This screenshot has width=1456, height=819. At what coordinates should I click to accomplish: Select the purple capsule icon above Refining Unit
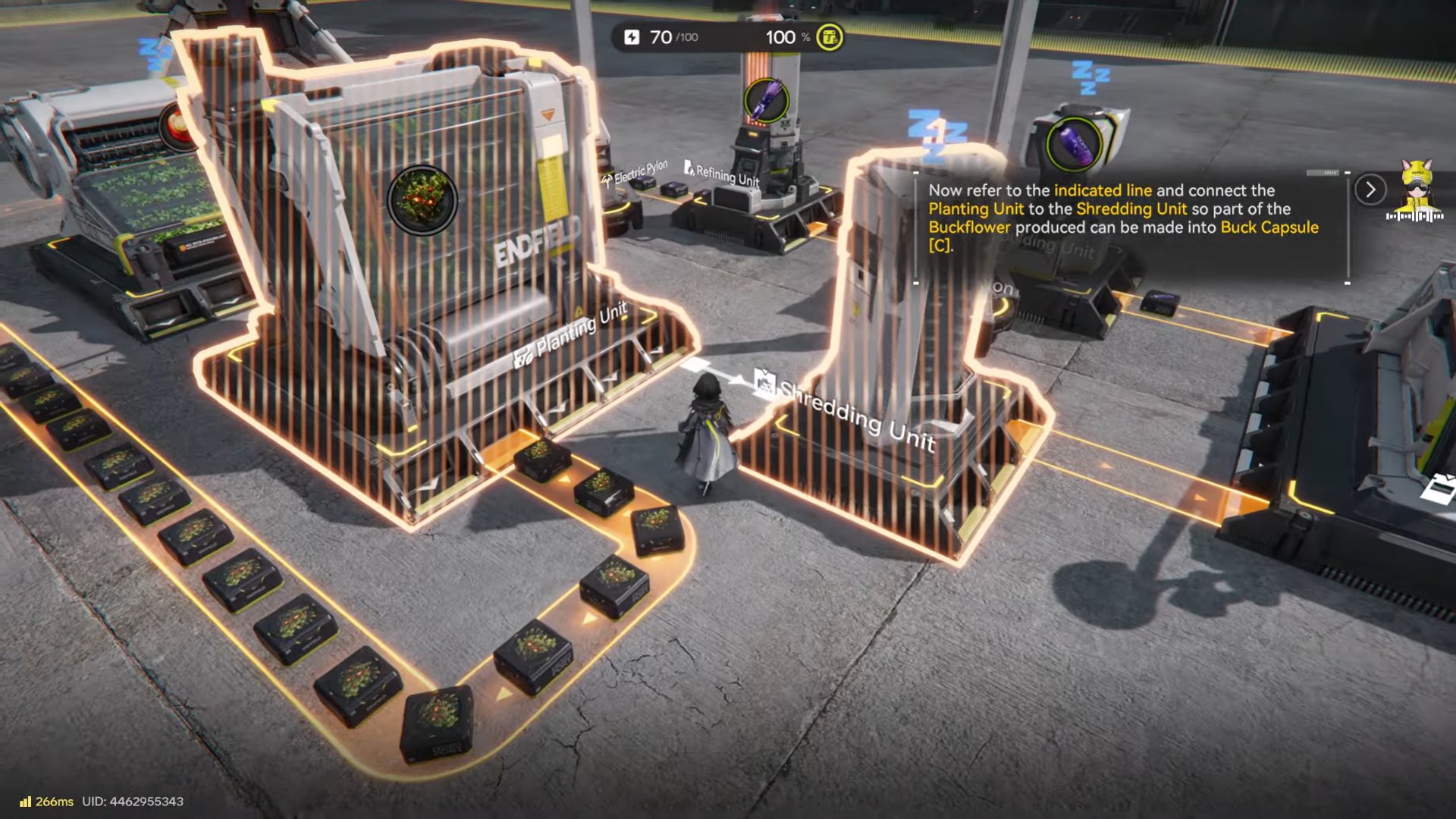point(766,100)
